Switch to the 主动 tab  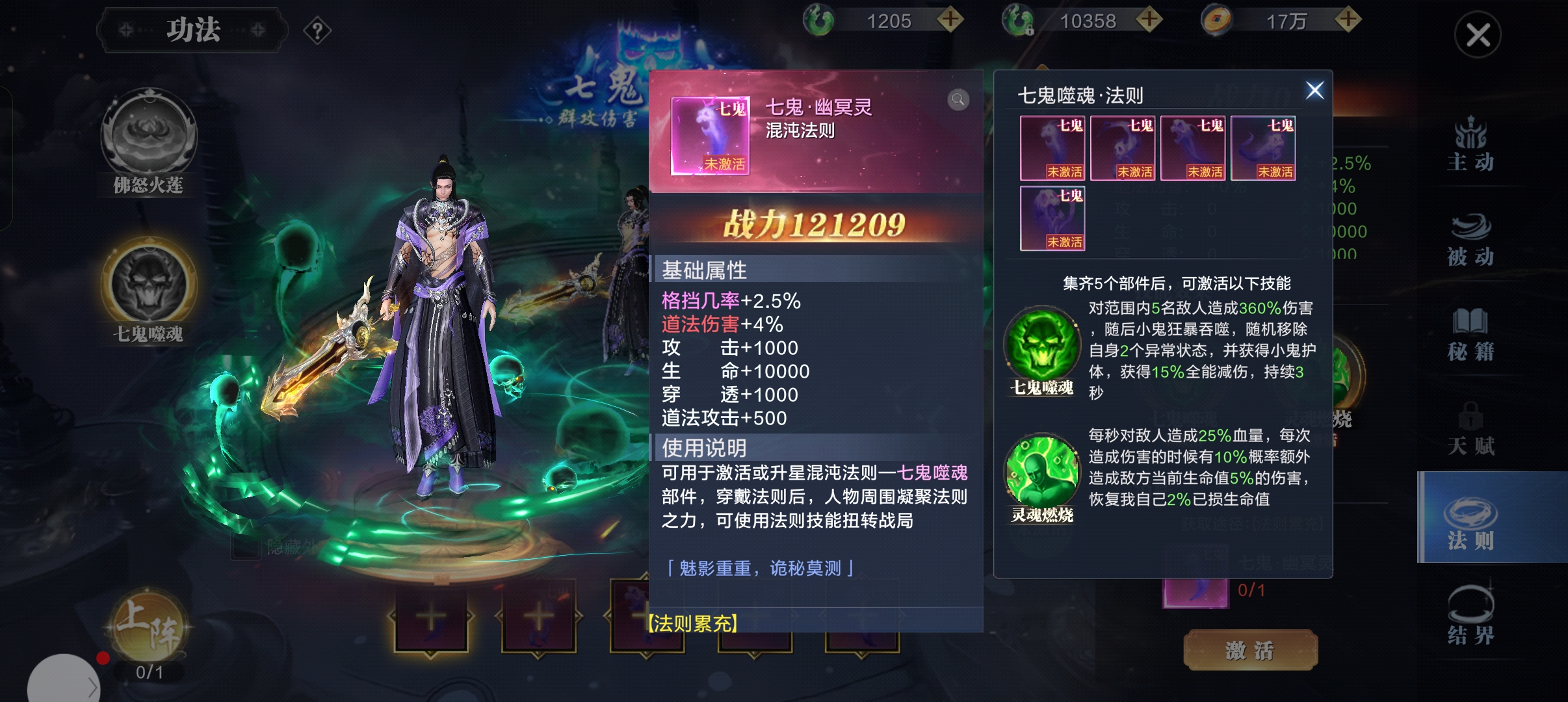tap(1470, 144)
